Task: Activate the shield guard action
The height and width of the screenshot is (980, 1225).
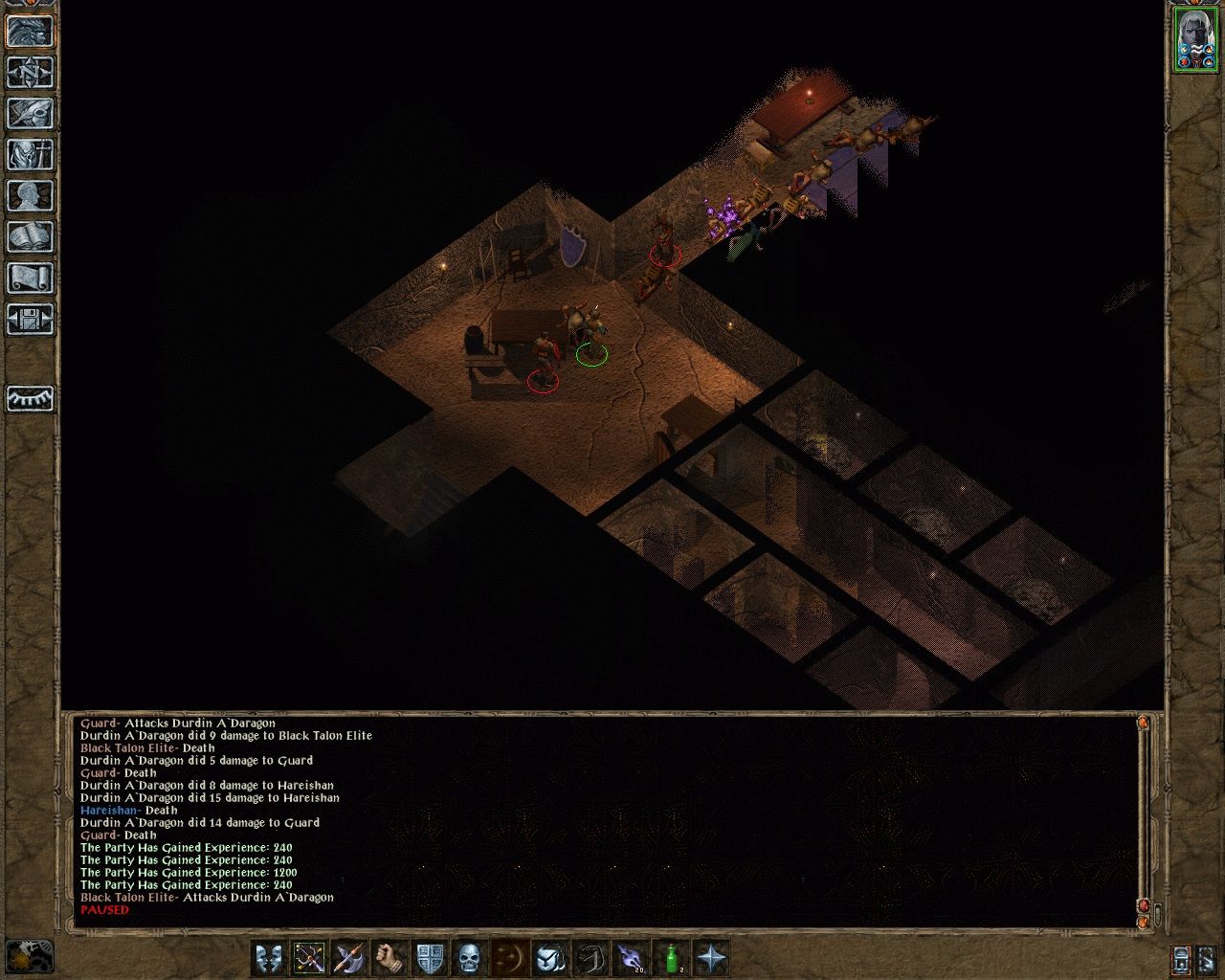Action: point(430,957)
